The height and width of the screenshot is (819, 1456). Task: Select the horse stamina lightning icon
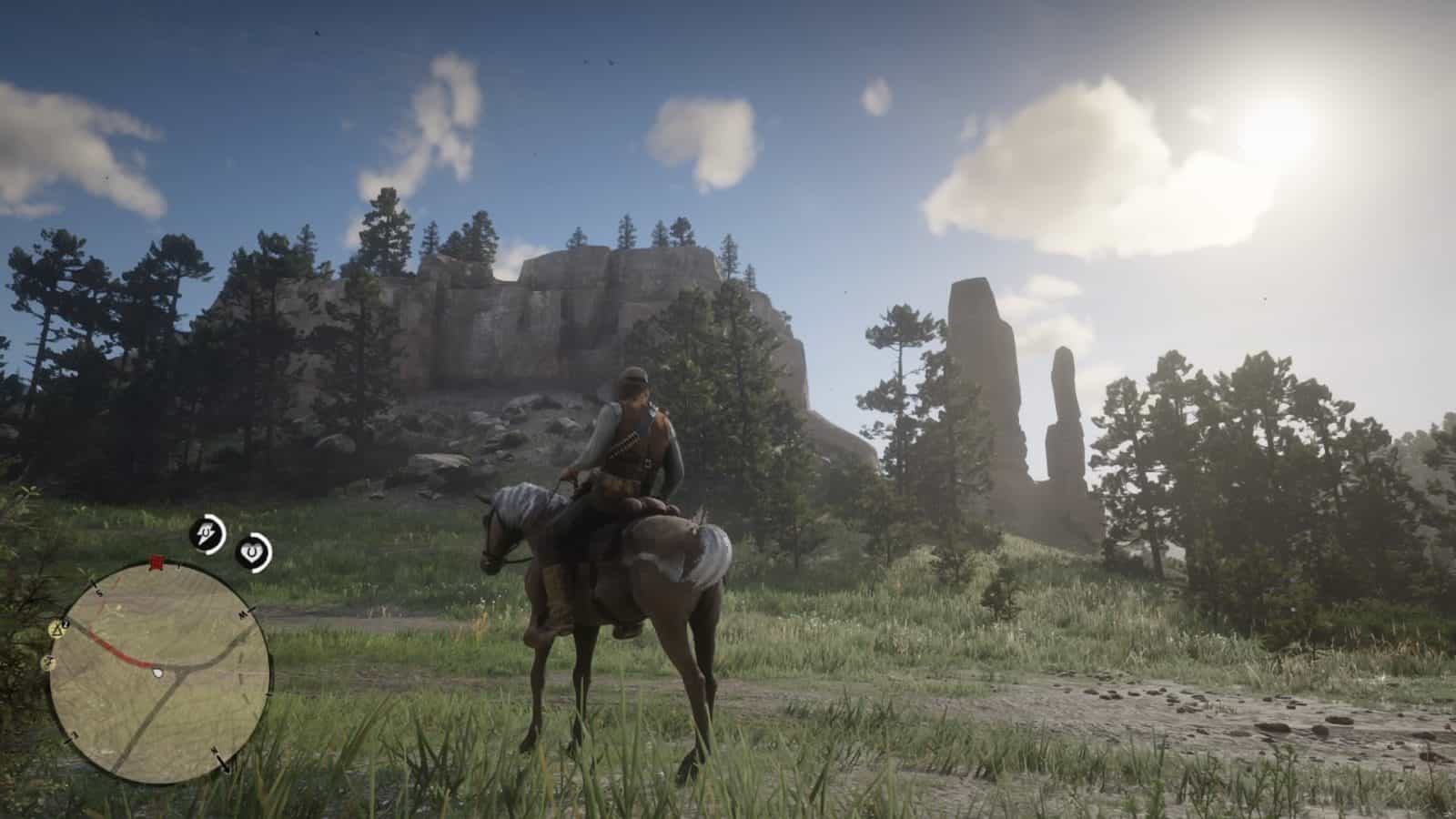click(206, 532)
